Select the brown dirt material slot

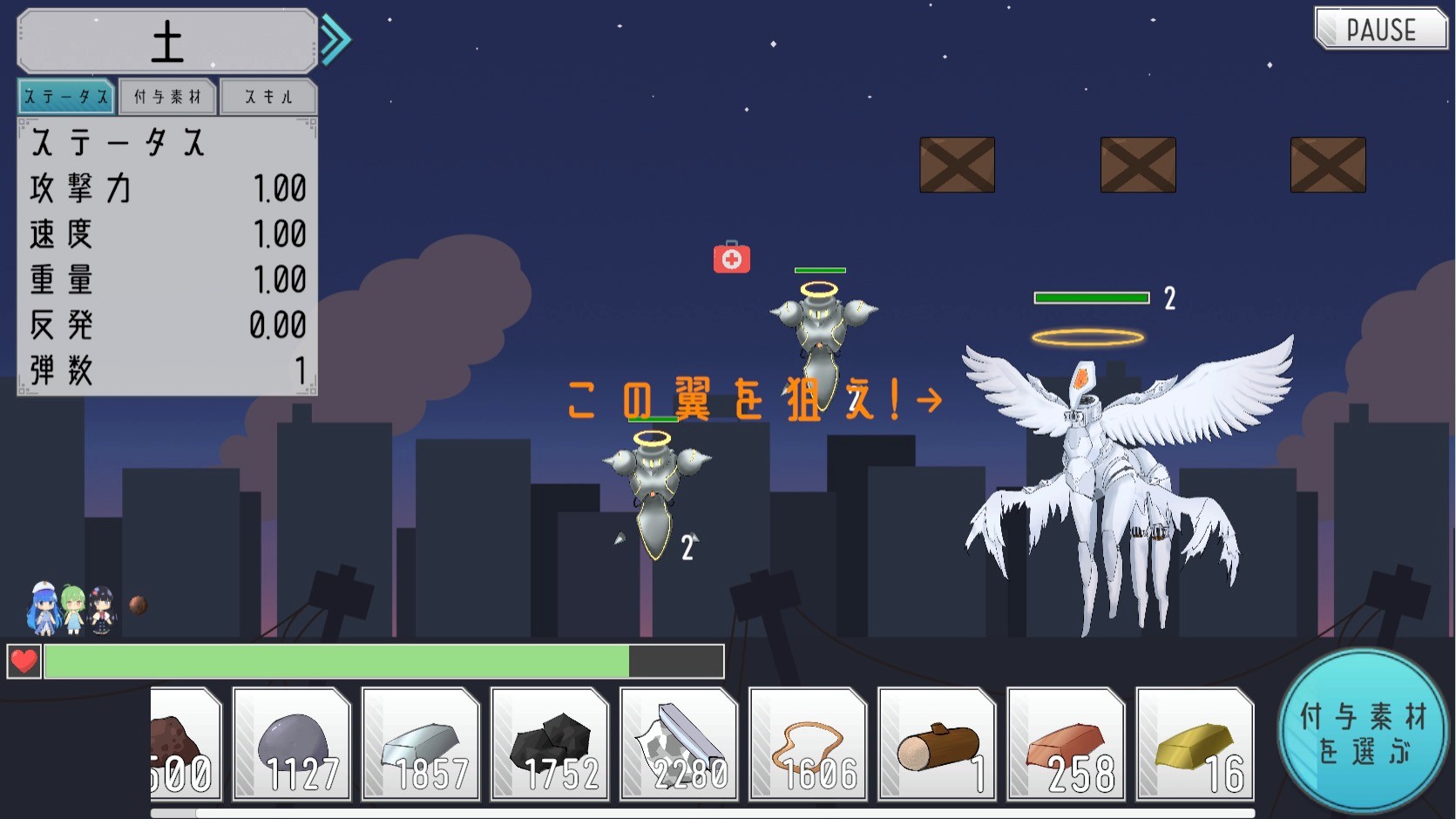(185, 743)
